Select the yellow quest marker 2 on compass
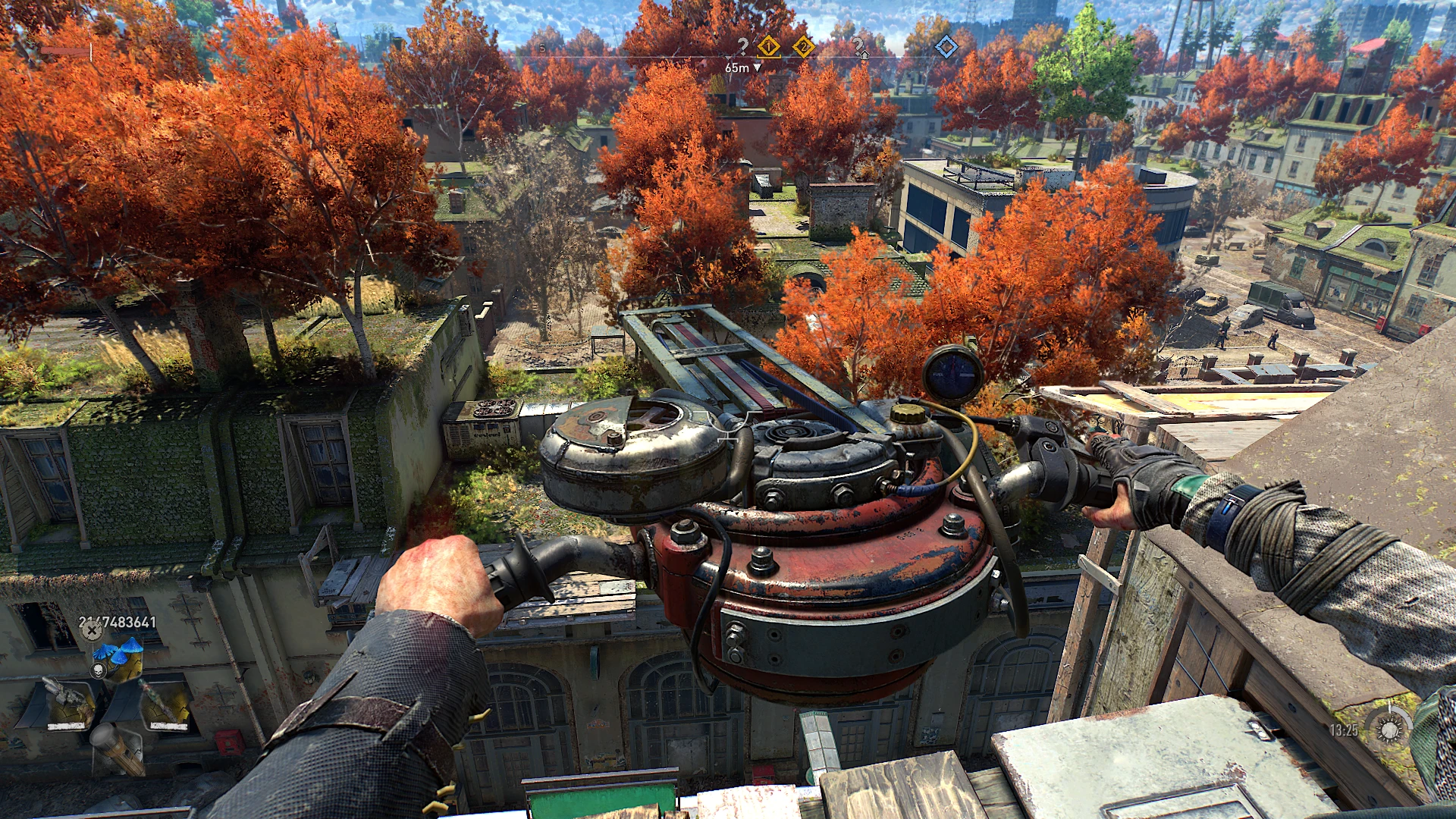1456x819 pixels. click(x=804, y=47)
